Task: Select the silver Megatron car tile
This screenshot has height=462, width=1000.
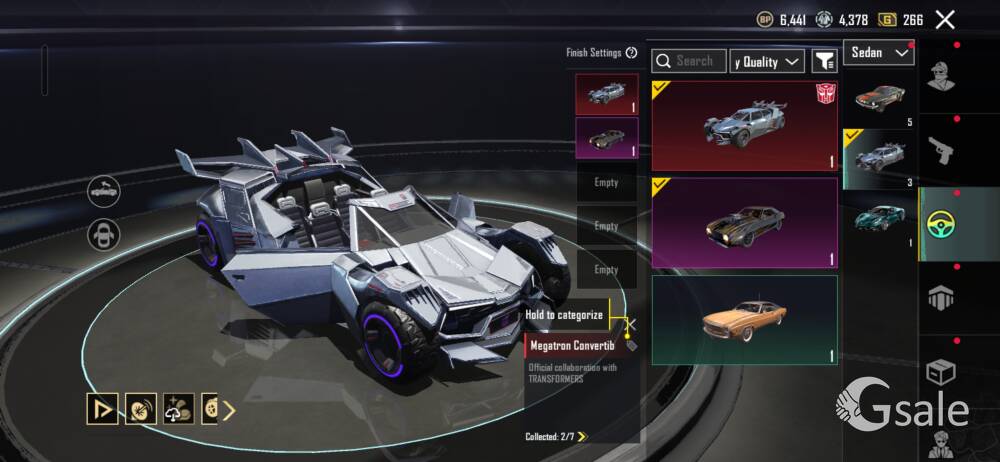Action: pos(744,126)
